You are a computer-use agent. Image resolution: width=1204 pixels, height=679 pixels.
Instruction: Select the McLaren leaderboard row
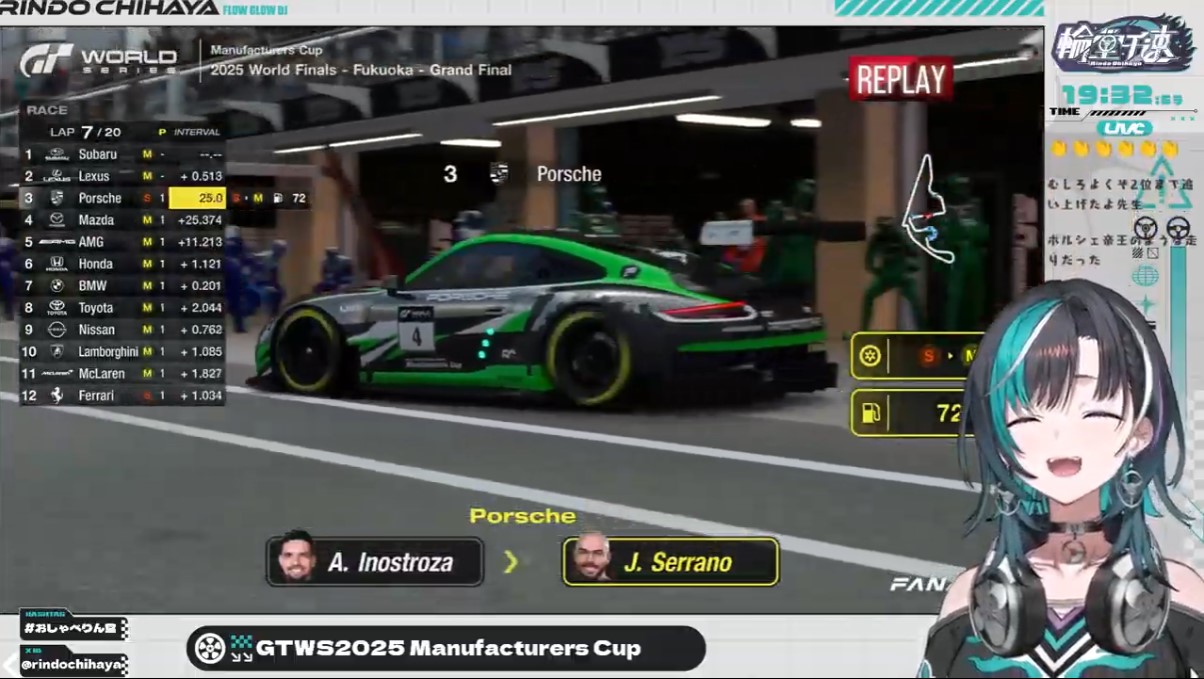121,374
